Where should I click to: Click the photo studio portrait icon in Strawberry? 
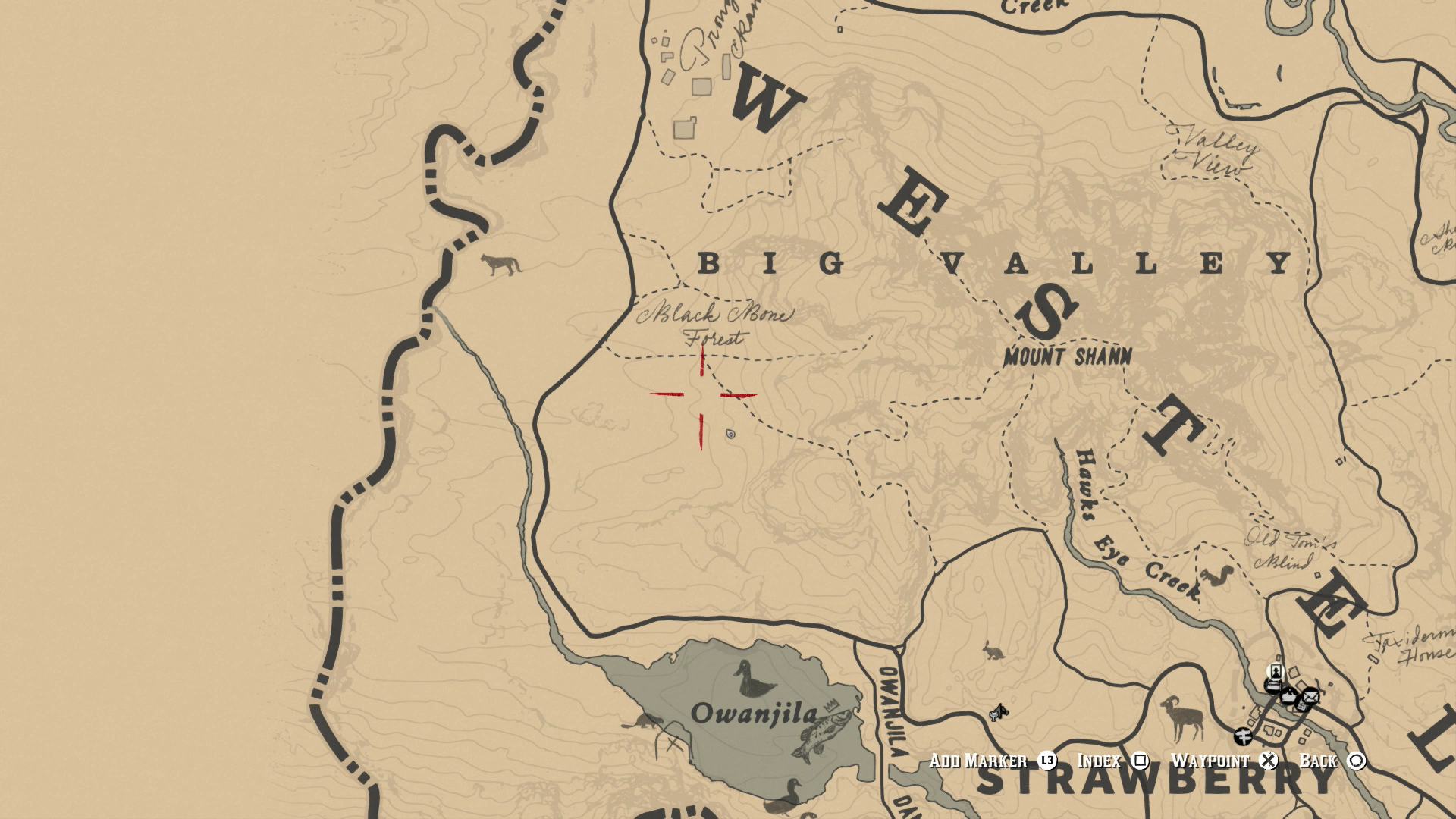(x=1276, y=672)
